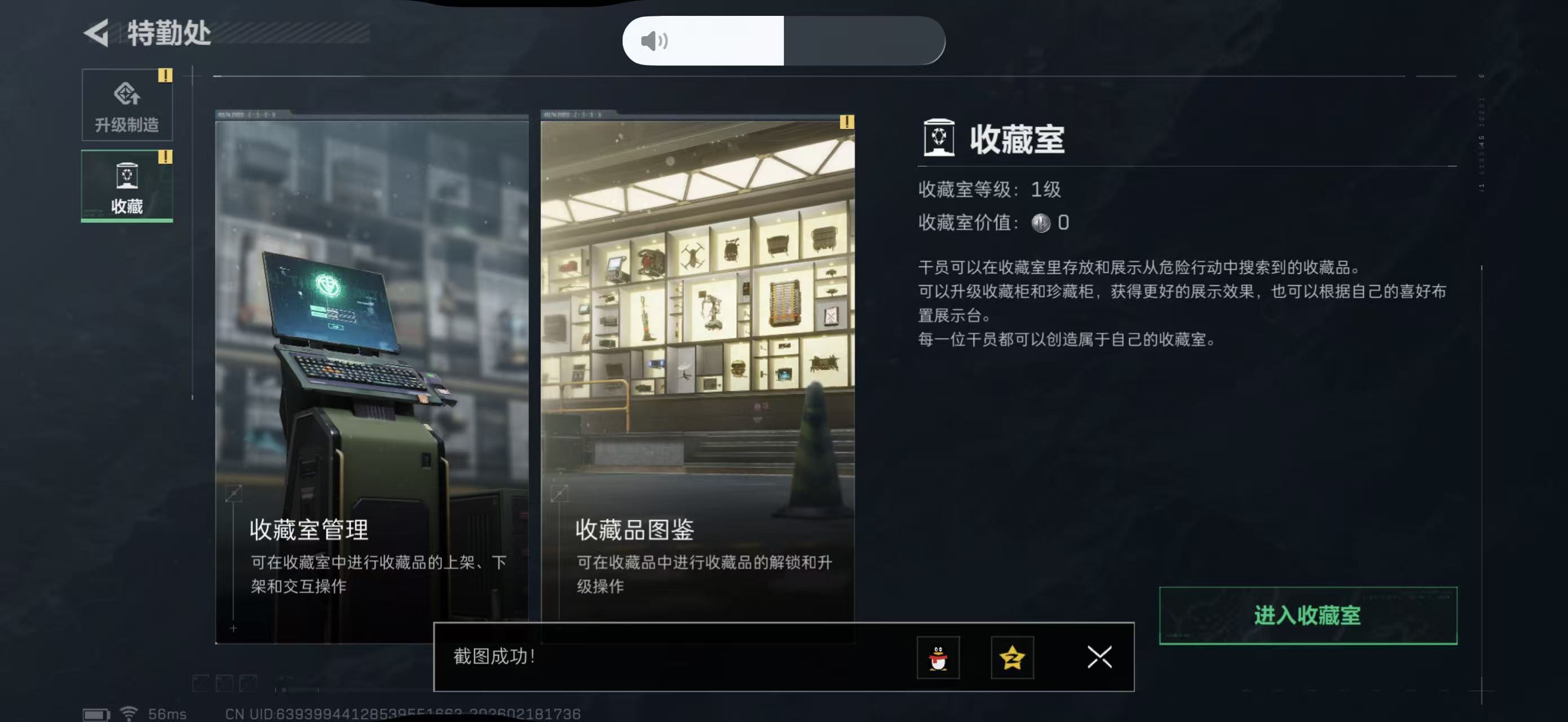Collapse the bottom toast using the X
Image resolution: width=1568 pixels, height=722 pixels.
pos(1099,658)
